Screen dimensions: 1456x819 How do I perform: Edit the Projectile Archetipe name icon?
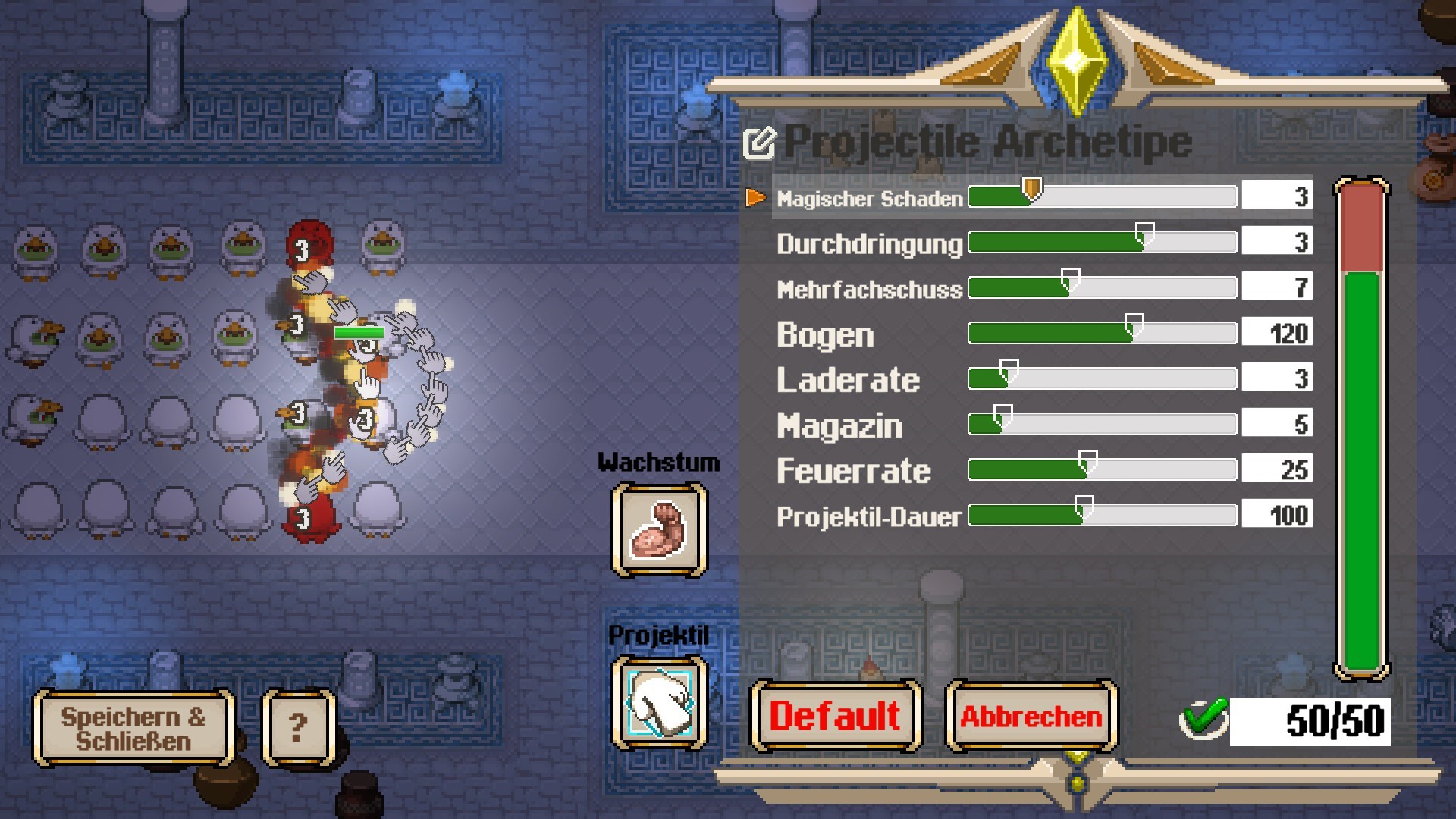coord(759,143)
